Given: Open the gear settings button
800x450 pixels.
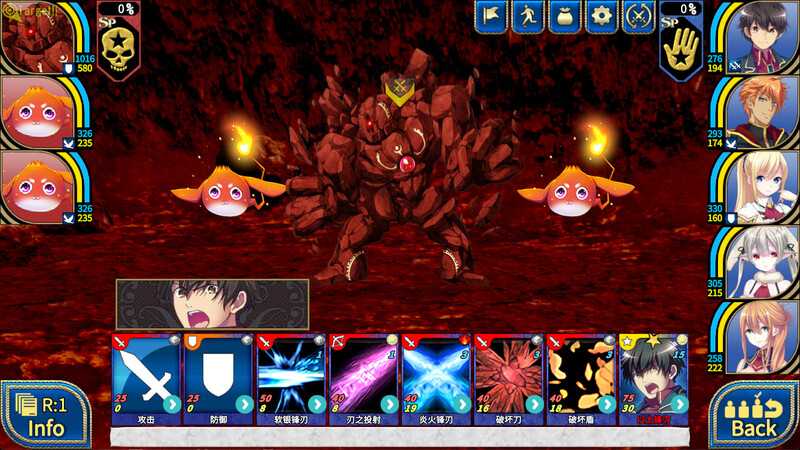Looking at the screenshot, I should pyautogui.click(x=601, y=16).
